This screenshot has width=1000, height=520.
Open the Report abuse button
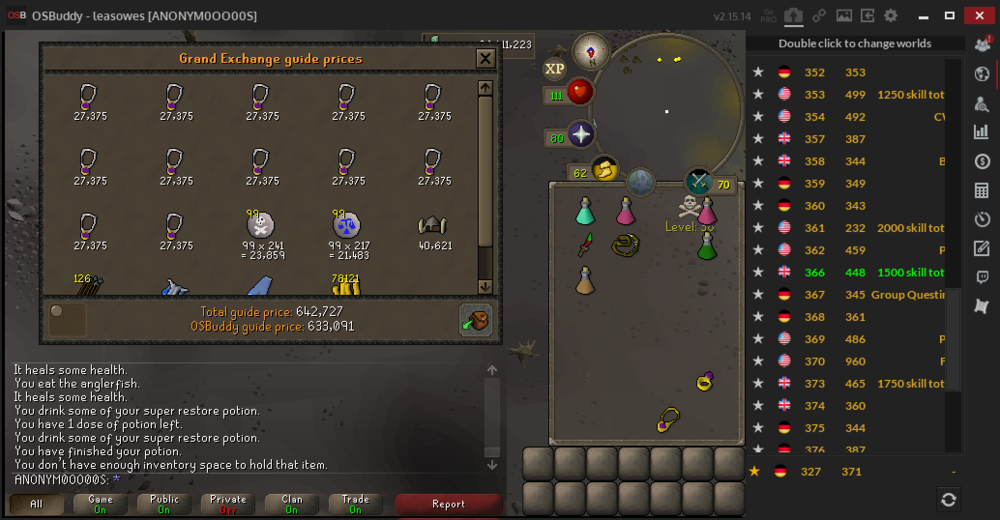tap(447, 504)
